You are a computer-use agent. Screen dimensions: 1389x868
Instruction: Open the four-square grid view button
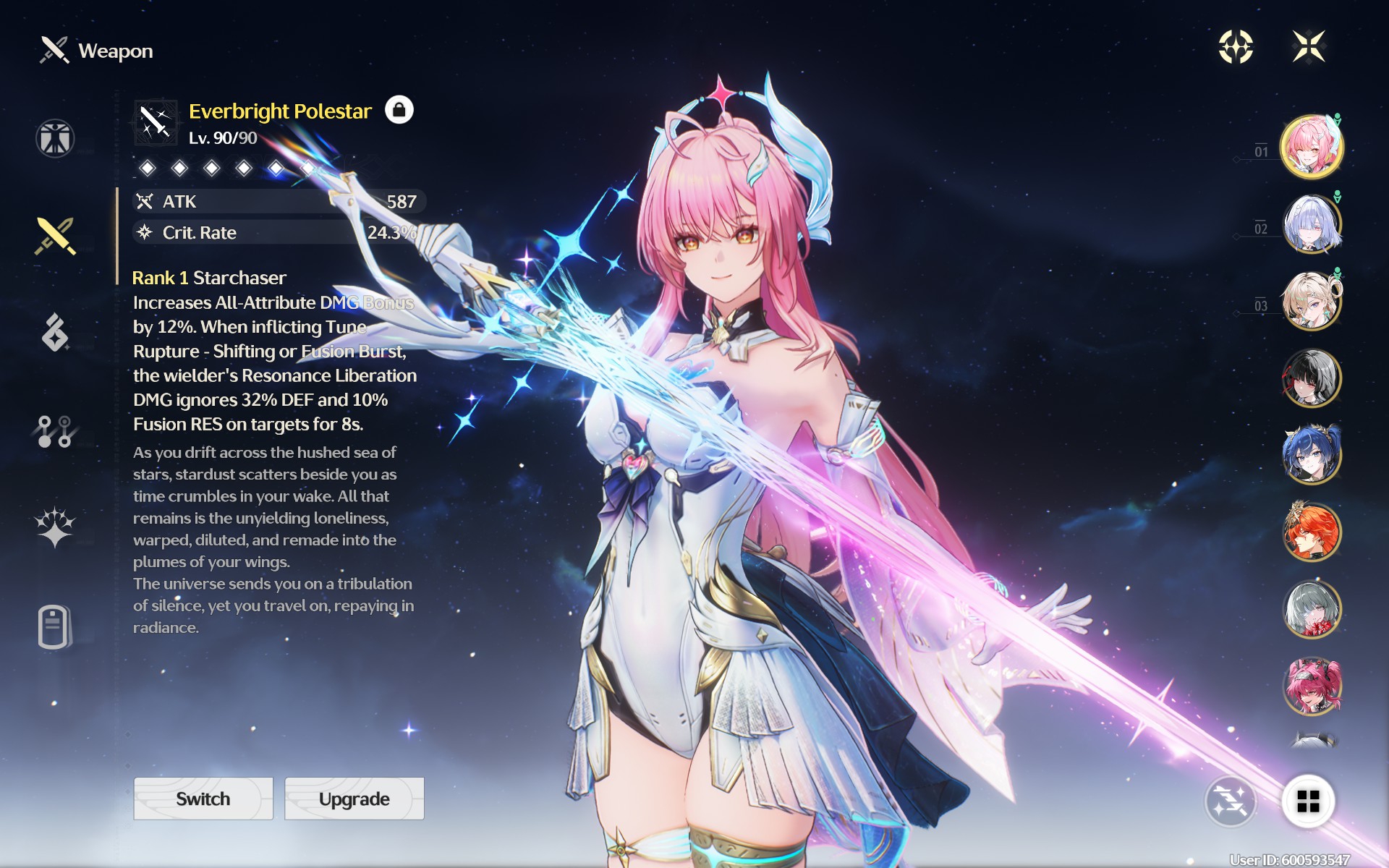1308,801
